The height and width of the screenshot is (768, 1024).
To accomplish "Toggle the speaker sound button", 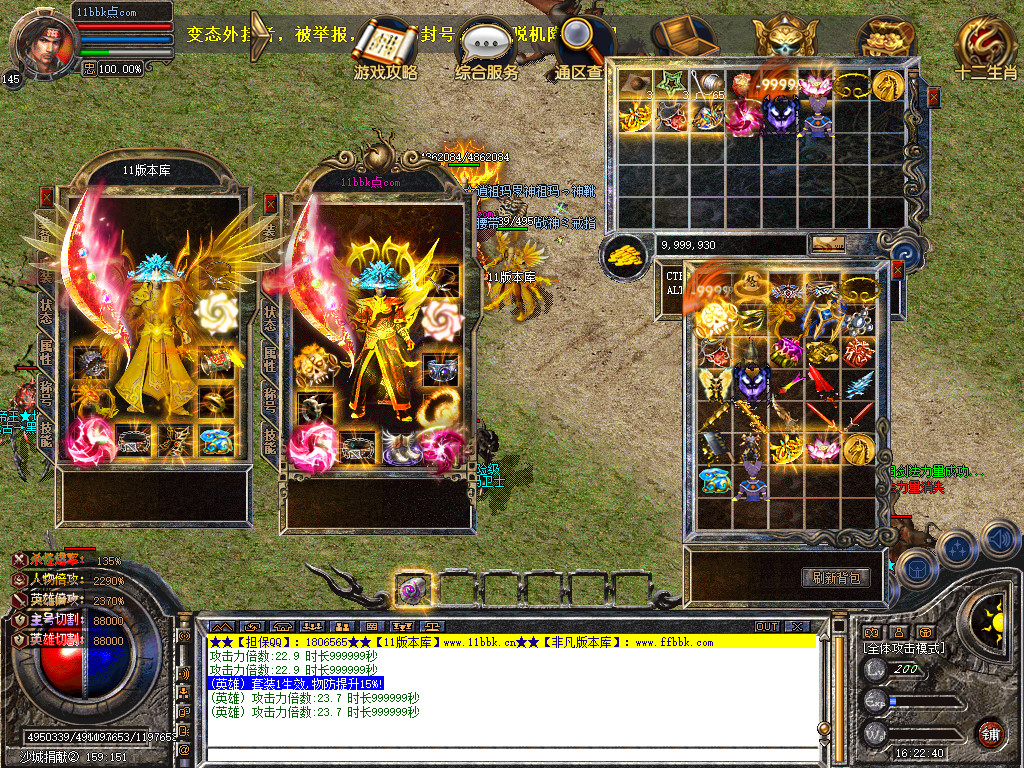I will tap(999, 539).
